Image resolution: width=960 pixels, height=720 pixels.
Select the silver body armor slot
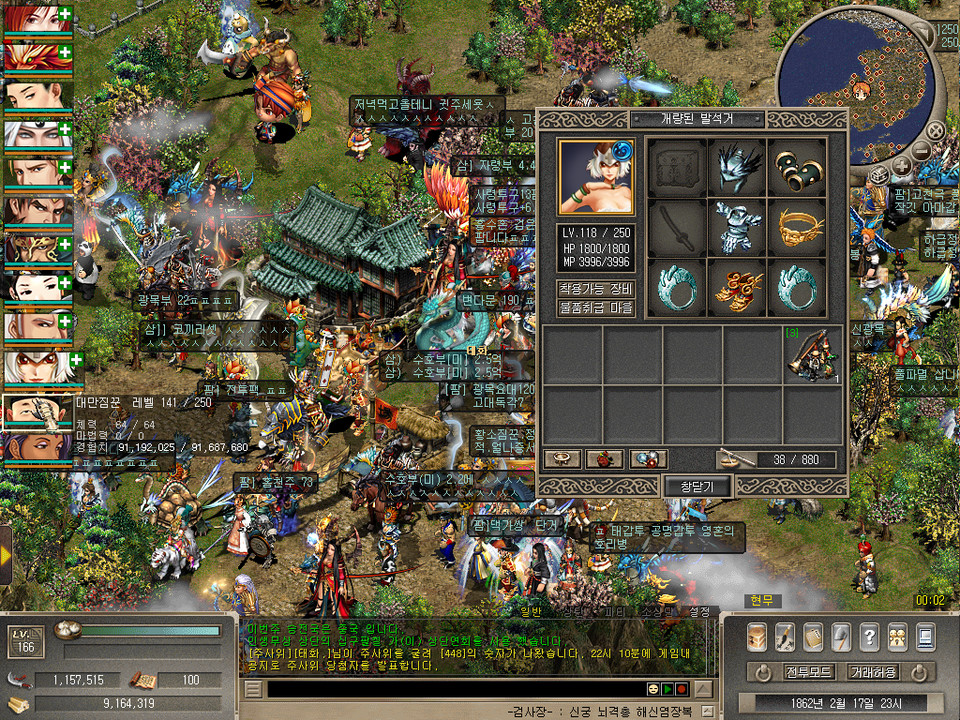738,228
